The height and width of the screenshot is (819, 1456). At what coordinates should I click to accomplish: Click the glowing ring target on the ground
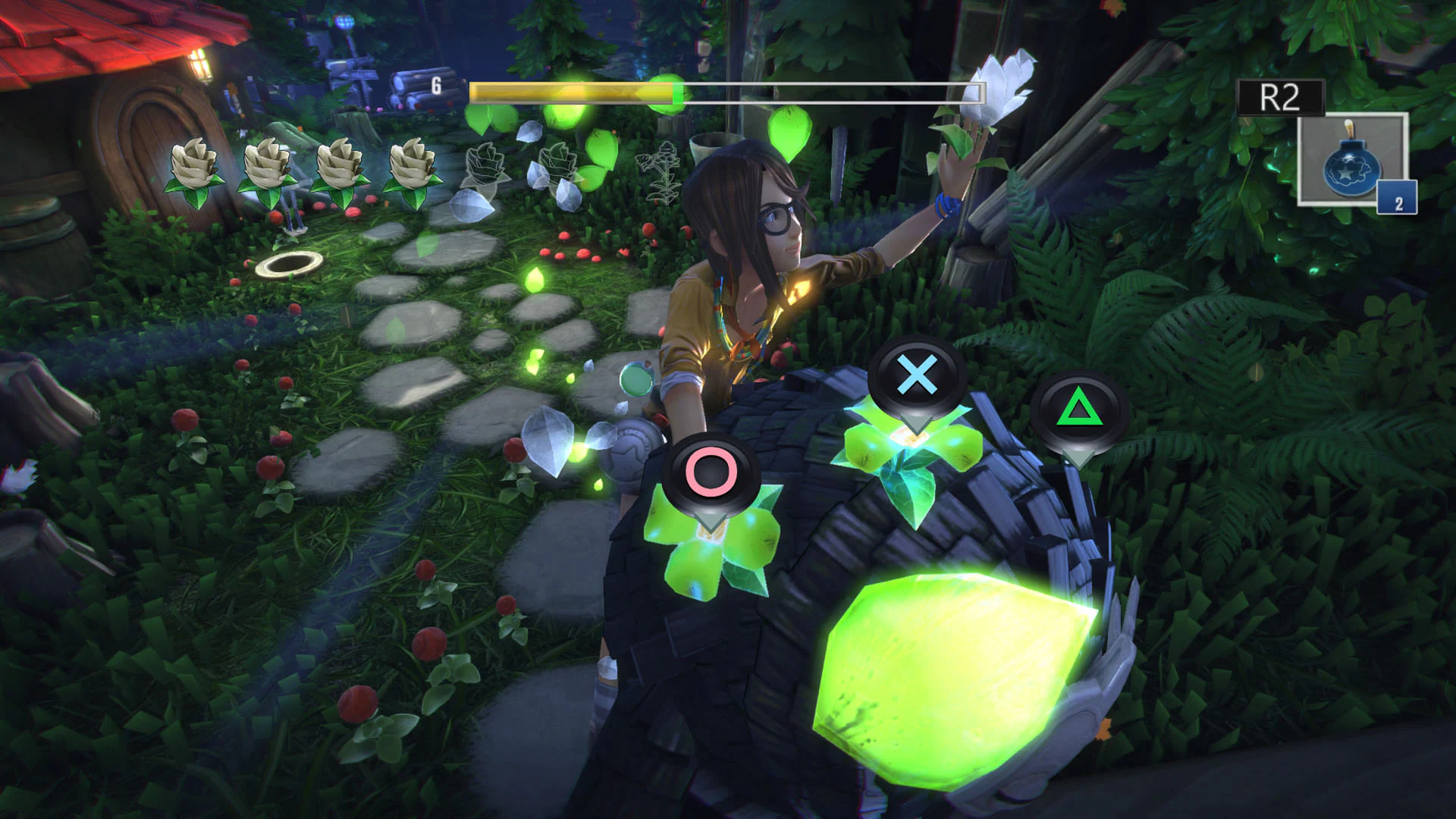pos(290,263)
